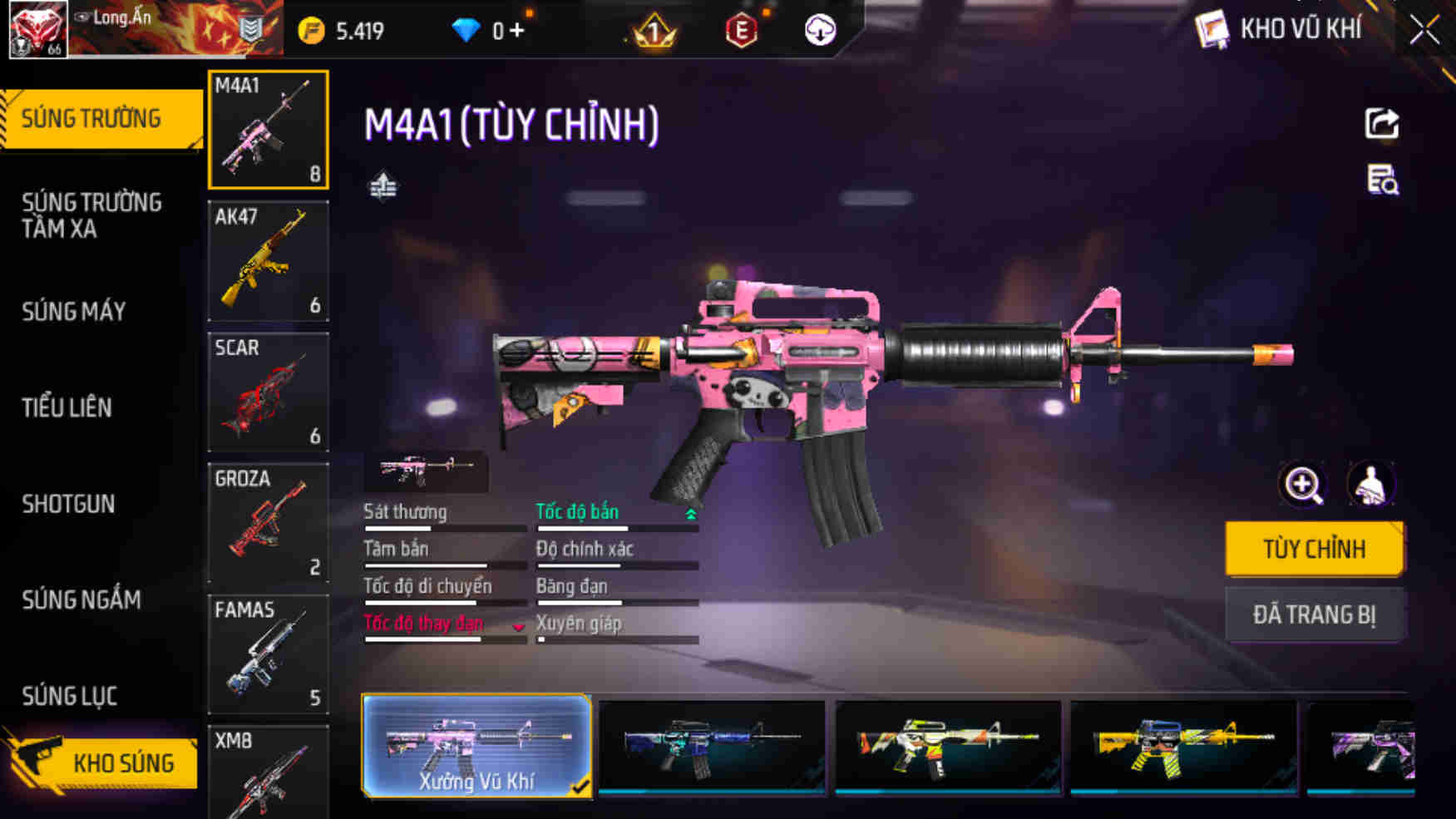This screenshot has height=819, width=1456.
Task: Expand the Tốc độ bắn stat arrow
Action: point(689,514)
